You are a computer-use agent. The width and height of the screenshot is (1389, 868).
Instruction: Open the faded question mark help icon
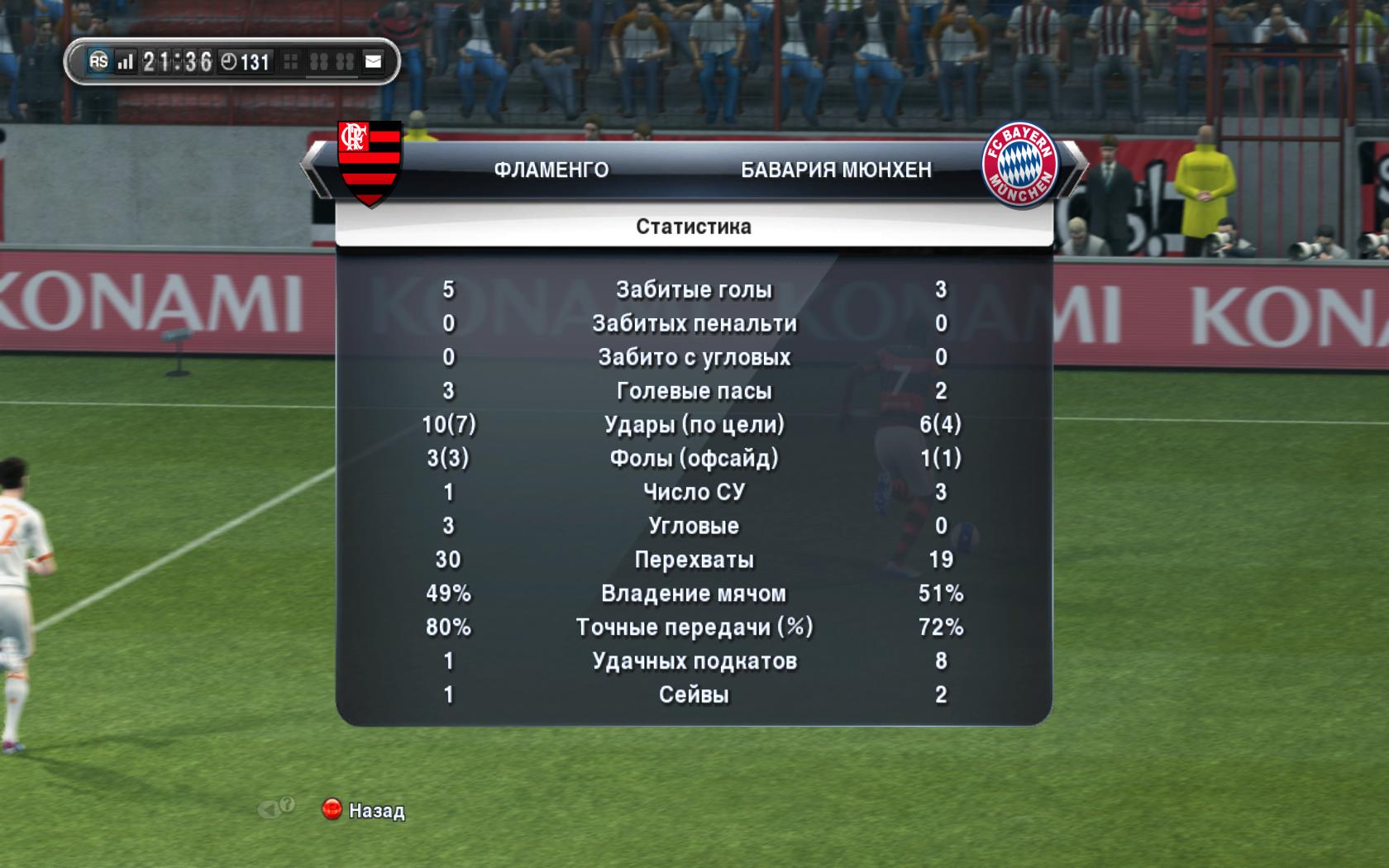pyautogui.click(x=286, y=805)
